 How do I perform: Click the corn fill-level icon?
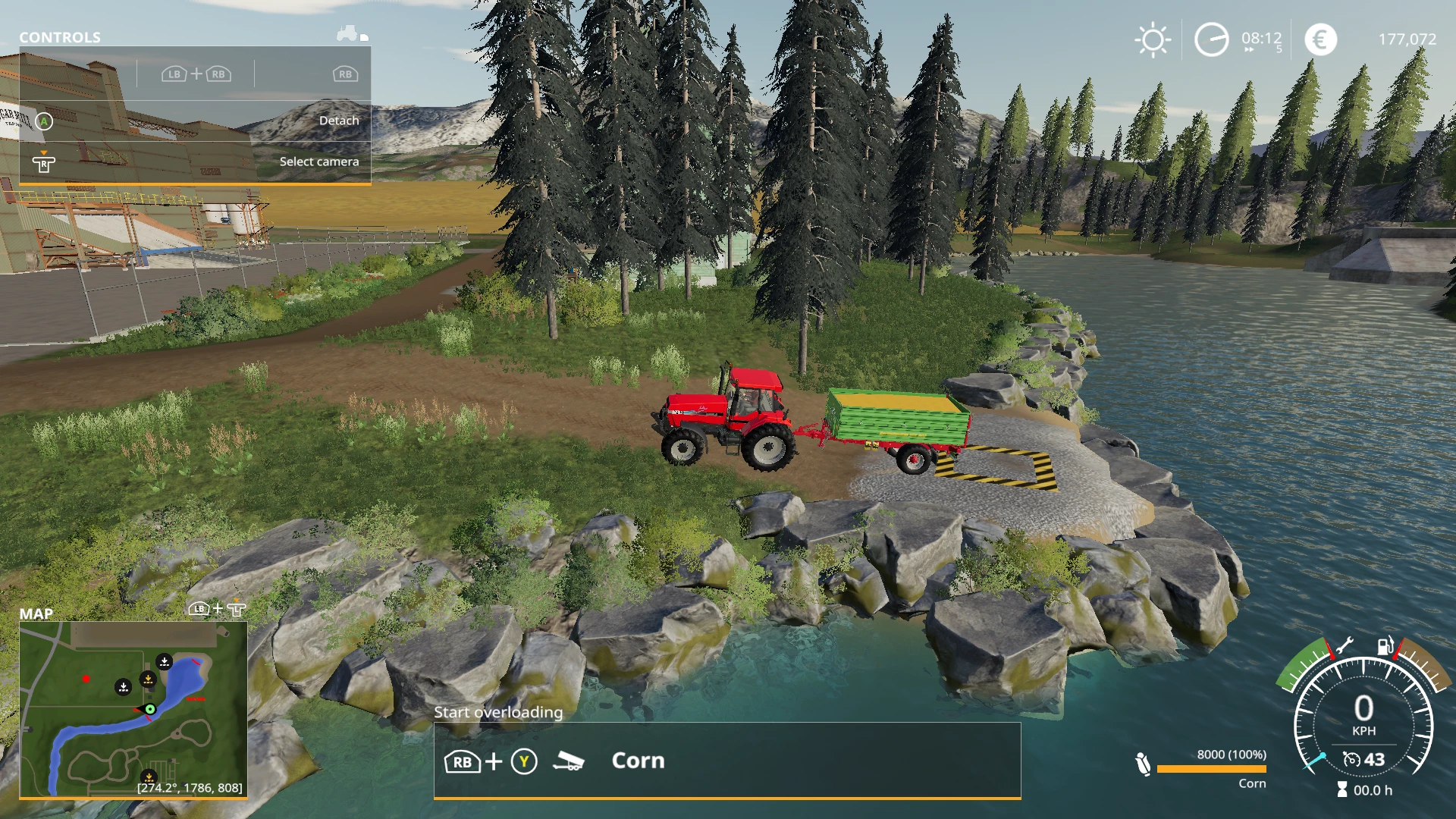1143,764
